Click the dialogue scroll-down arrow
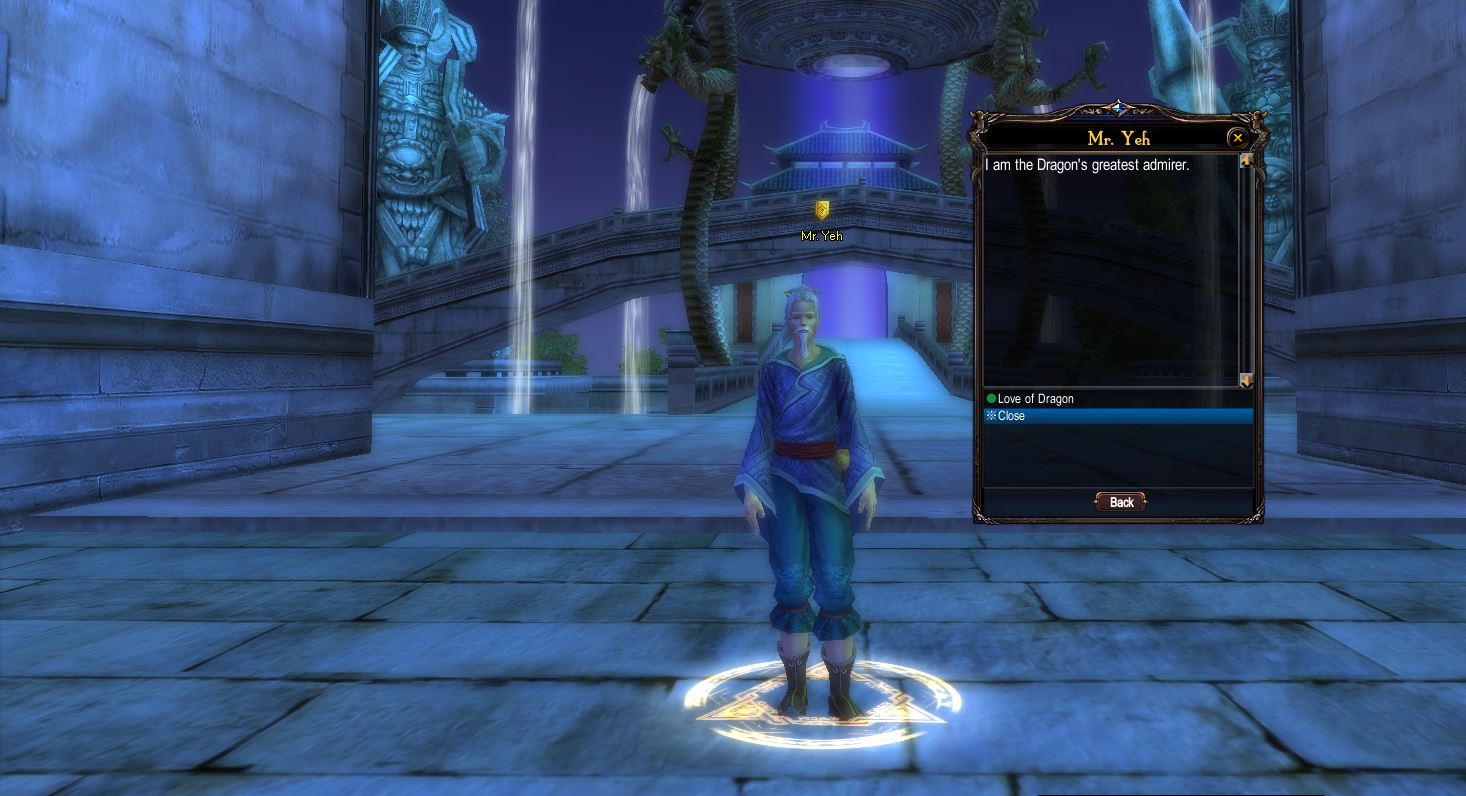Viewport: 1466px width, 796px height. [1246, 381]
